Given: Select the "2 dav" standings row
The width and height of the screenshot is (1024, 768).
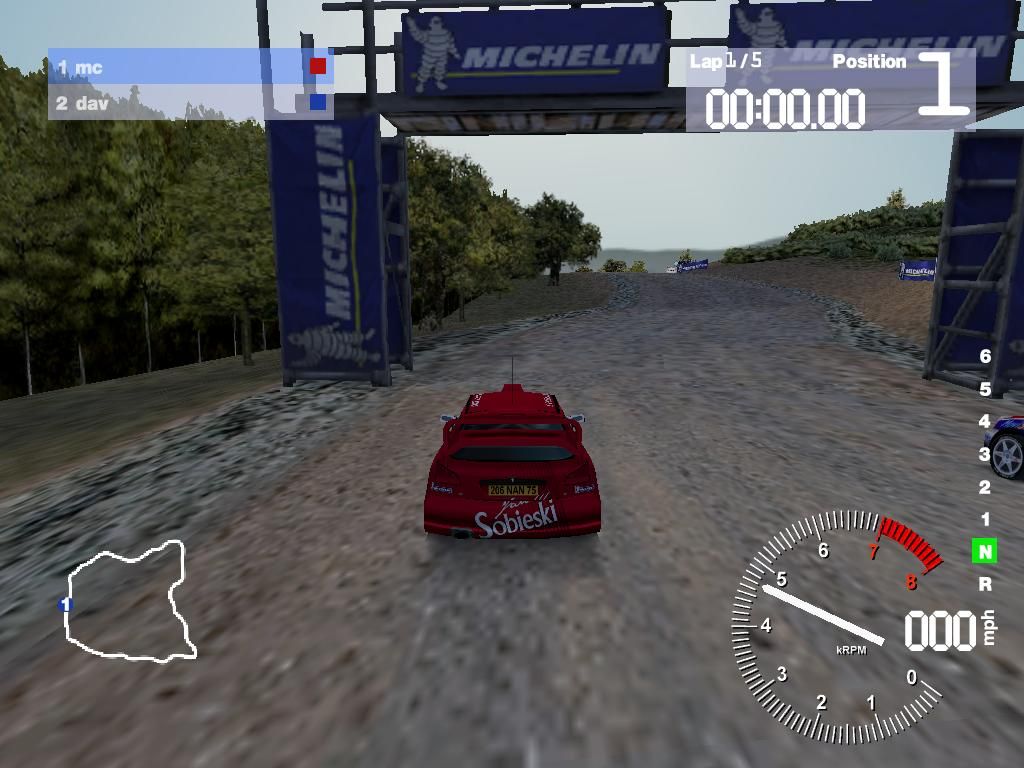Looking at the screenshot, I should coord(190,102).
